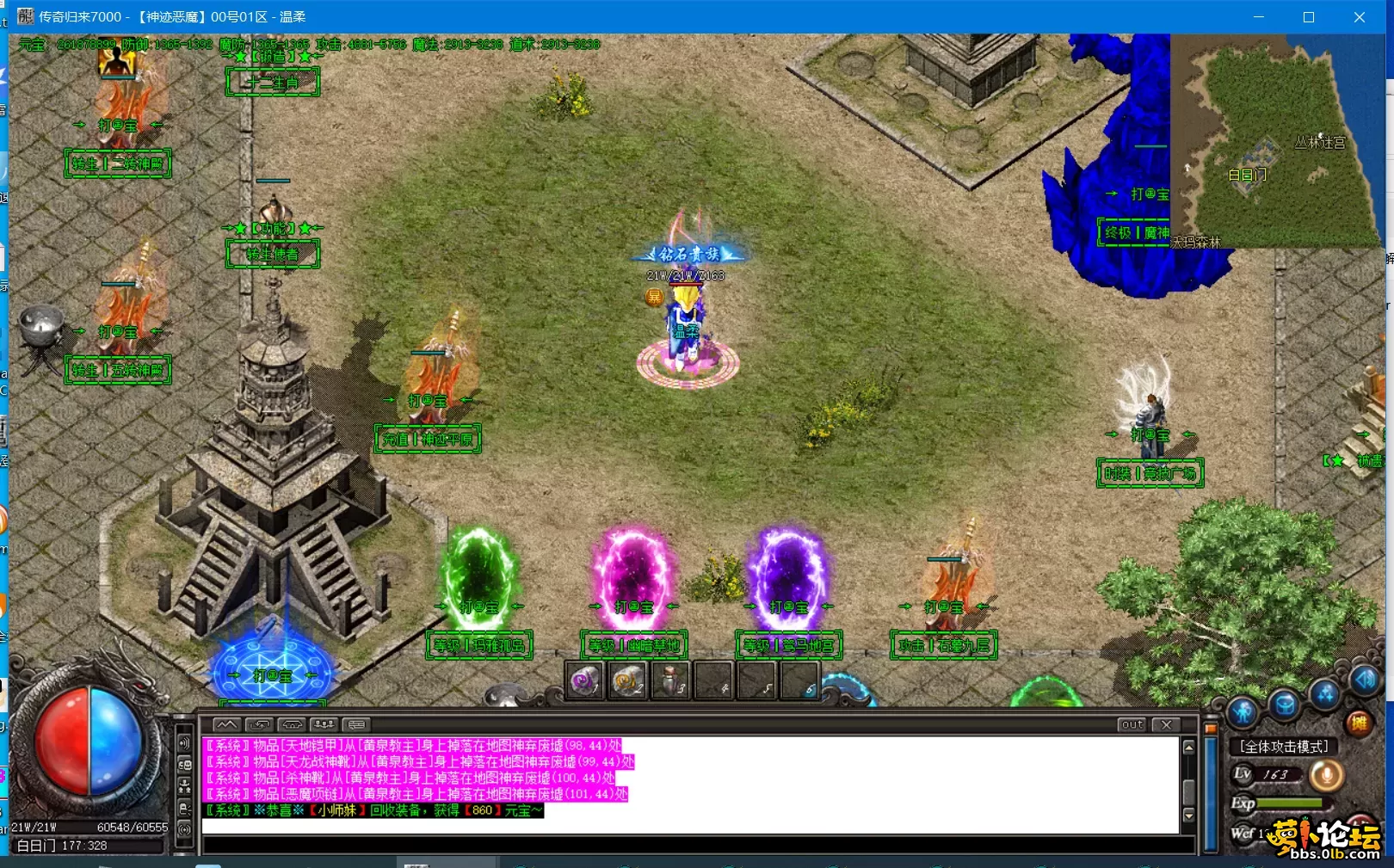Toggle chat filter with the loop arrow icon
1394x868 pixels.
pos(258,724)
